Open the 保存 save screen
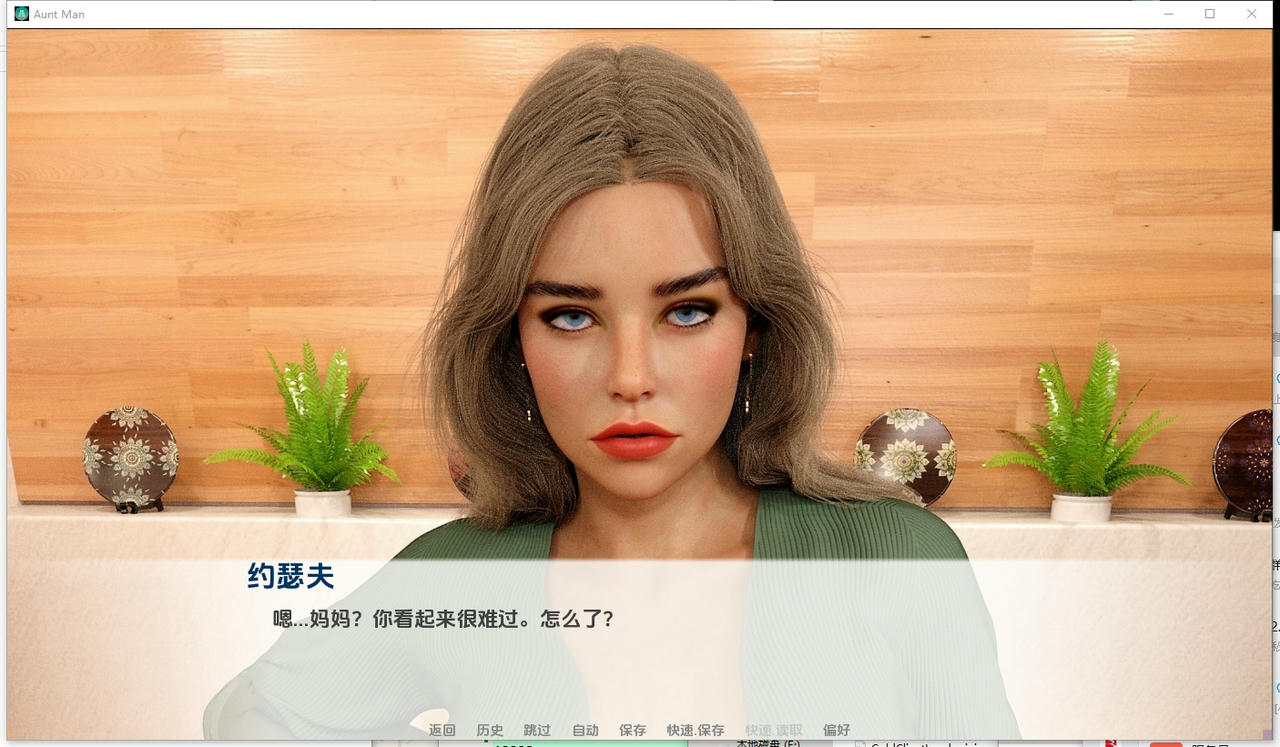This screenshot has width=1280, height=747. coord(634,730)
